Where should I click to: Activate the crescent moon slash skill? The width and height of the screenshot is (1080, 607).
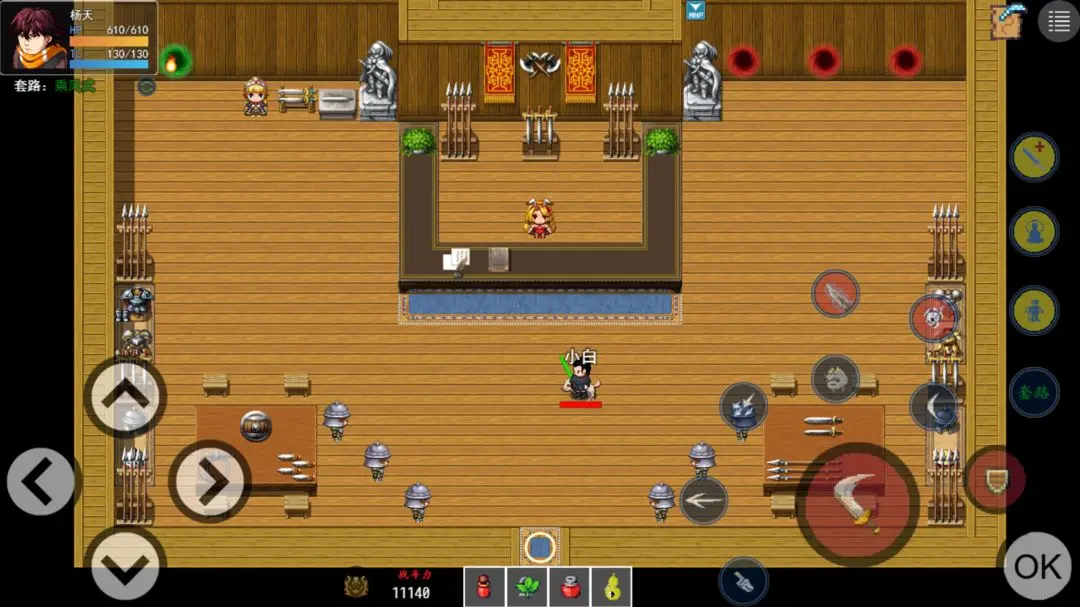point(933,406)
